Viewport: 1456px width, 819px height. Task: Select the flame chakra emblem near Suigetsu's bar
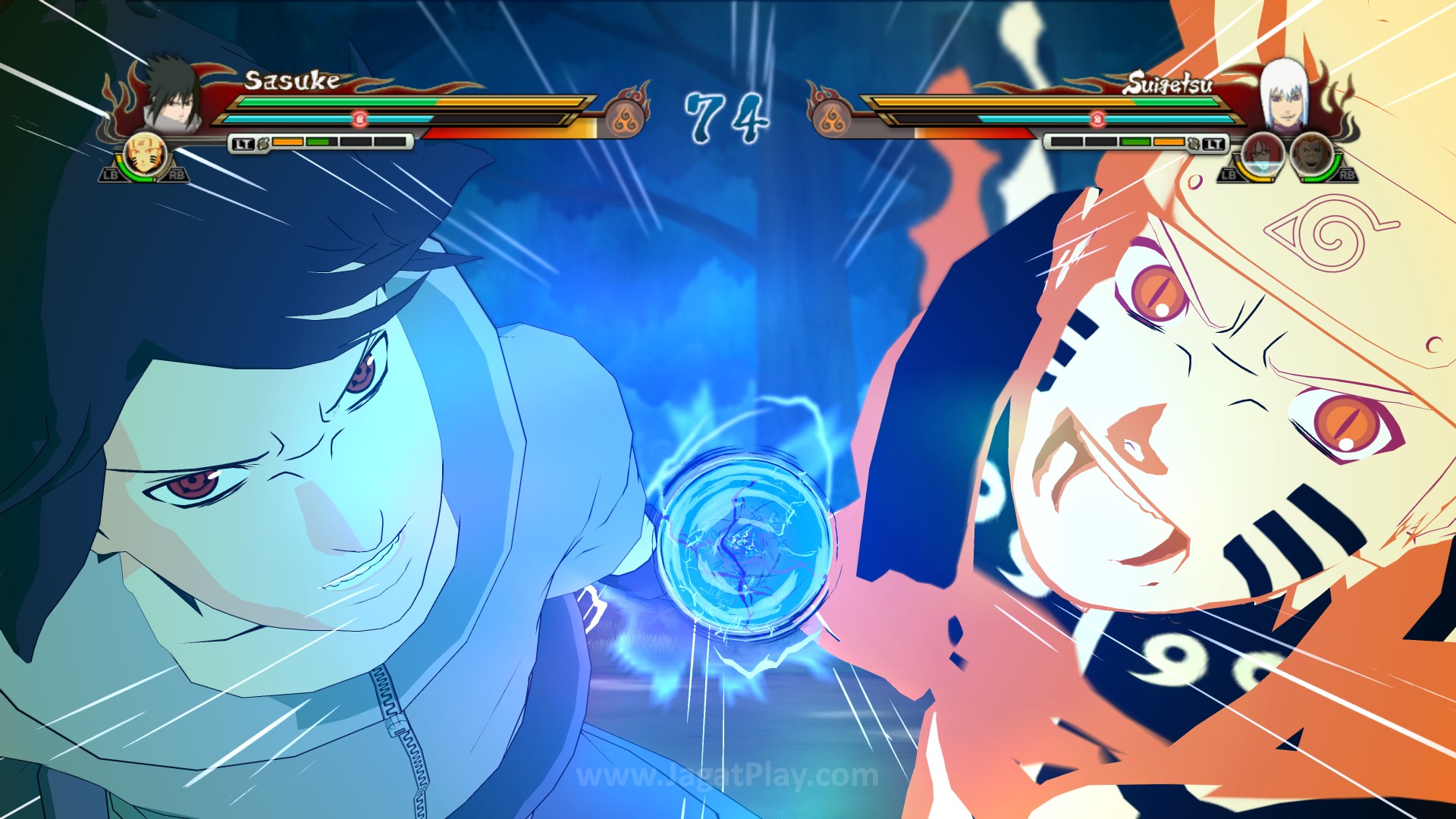(832, 119)
